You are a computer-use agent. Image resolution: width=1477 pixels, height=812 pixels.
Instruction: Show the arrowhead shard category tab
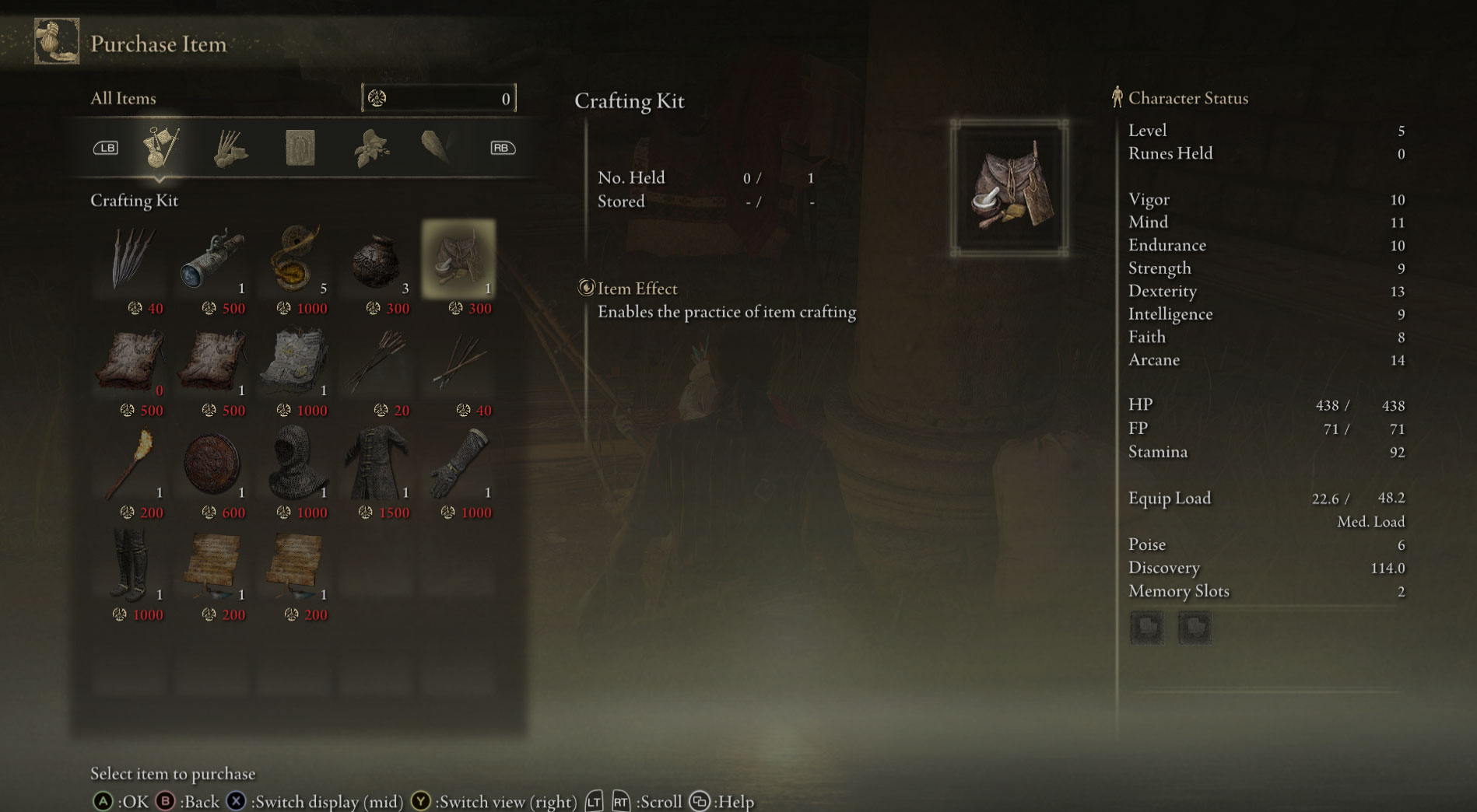(436, 148)
